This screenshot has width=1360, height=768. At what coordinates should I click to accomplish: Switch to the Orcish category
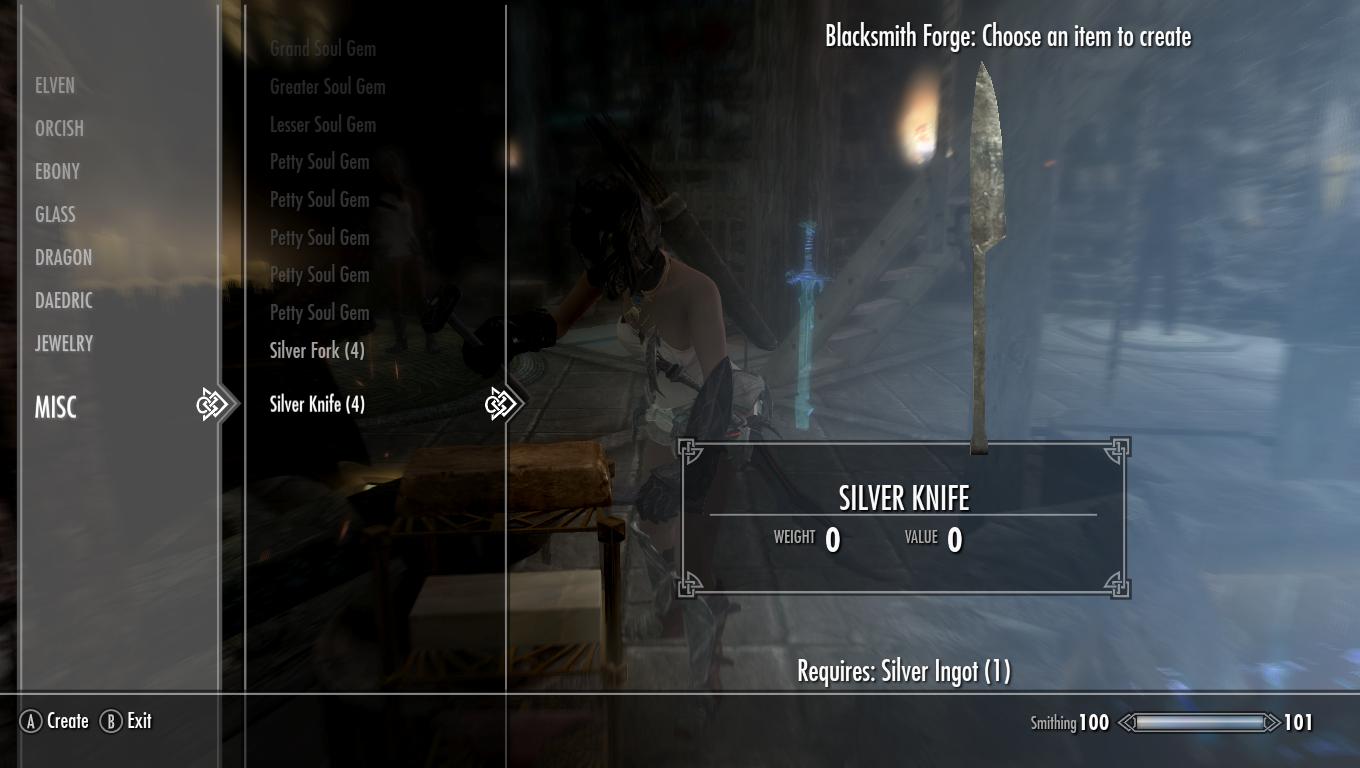click(x=59, y=129)
